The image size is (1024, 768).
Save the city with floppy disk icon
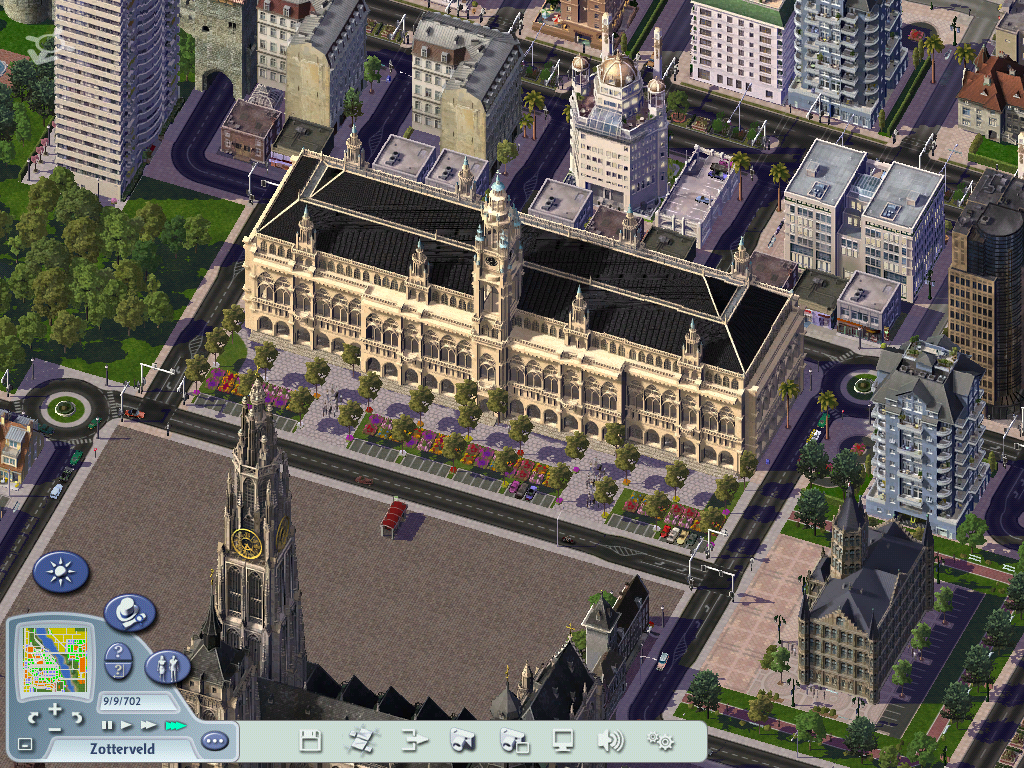tap(311, 741)
